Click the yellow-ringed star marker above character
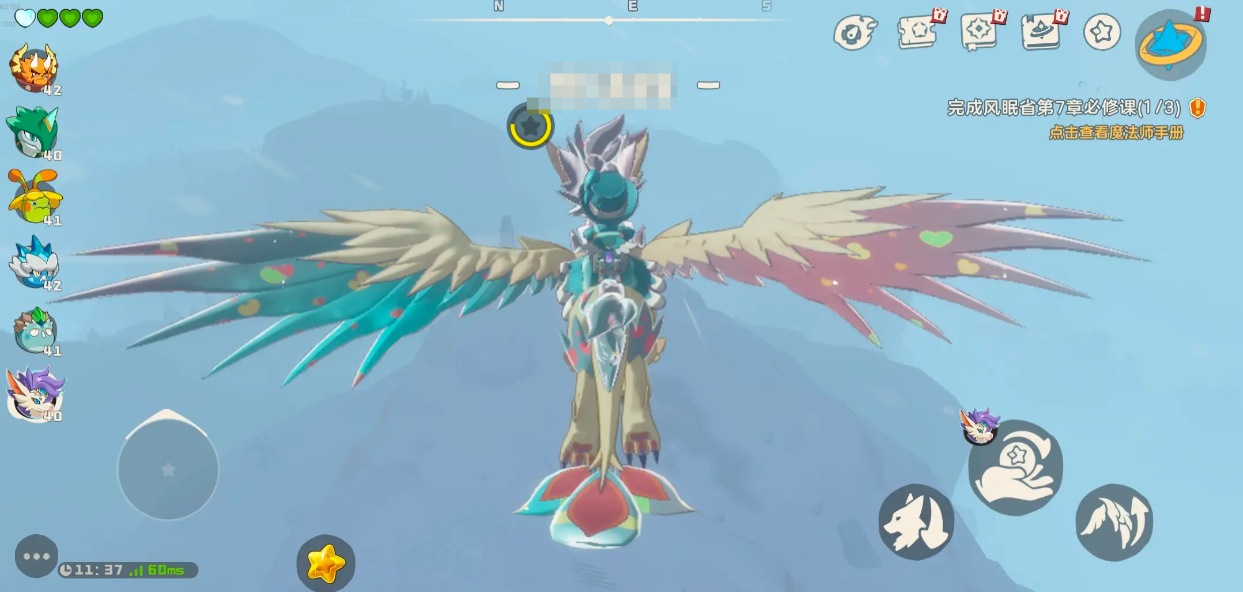This screenshot has height=592, width=1243. point(530,127)
